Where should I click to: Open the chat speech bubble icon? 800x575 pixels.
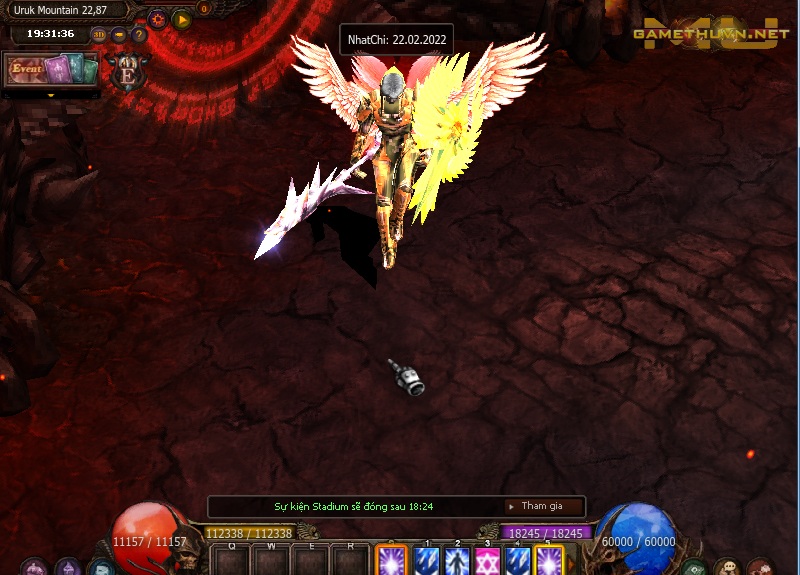coord(727,568)
